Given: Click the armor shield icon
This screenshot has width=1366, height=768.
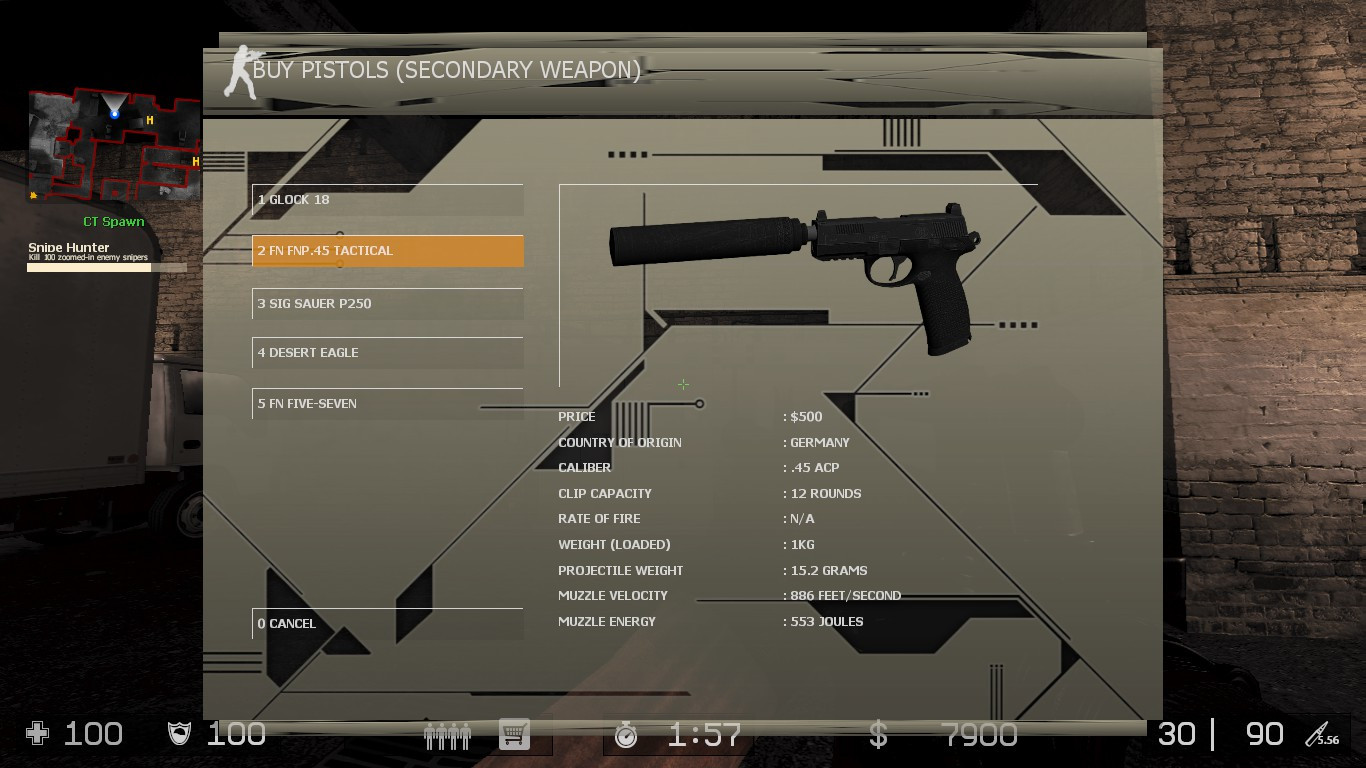Looking at the screenshot, I should pyautogui.click(x=180, y=734).
